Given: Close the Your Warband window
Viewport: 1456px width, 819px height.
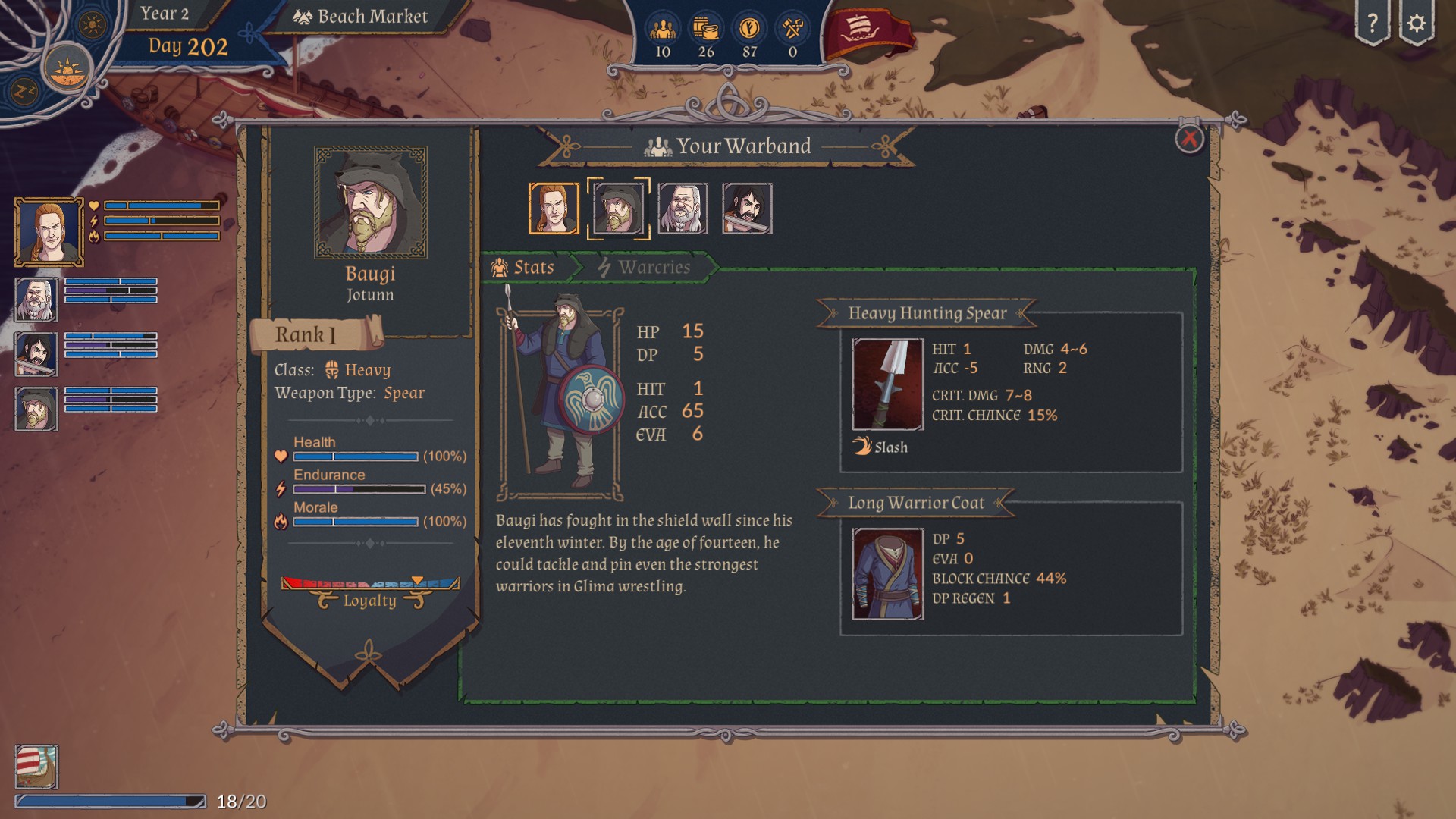Looking at the screenshot, I should pos(1188,139).
